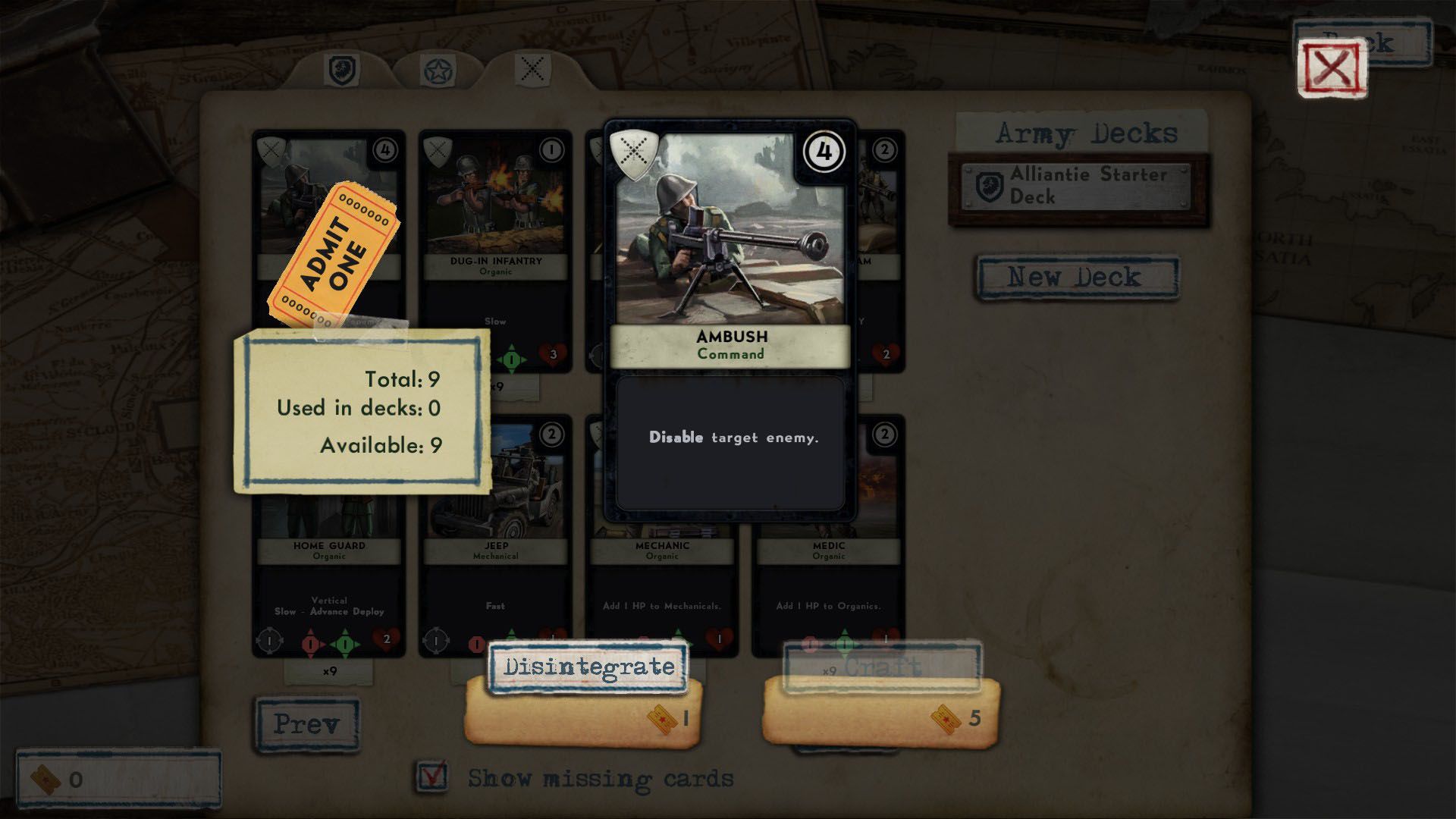Click the cost badge showing 4 on Ambush
This screenshot has height=819, width=1456.
pos(823,152)
